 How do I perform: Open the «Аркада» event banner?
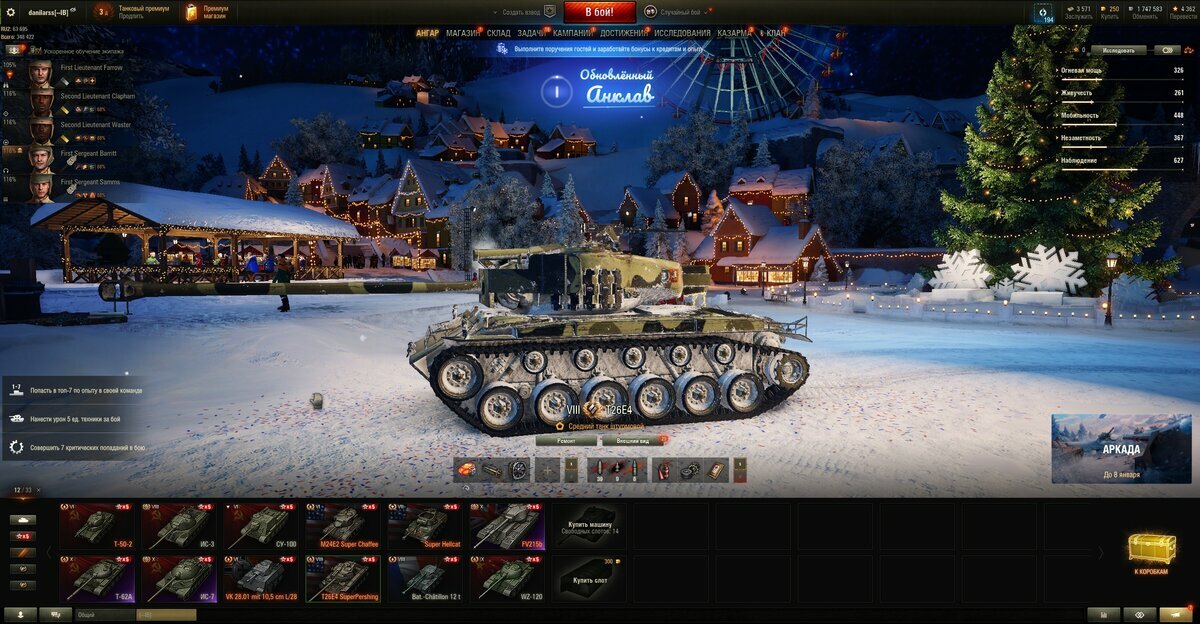coord(1121,449)
